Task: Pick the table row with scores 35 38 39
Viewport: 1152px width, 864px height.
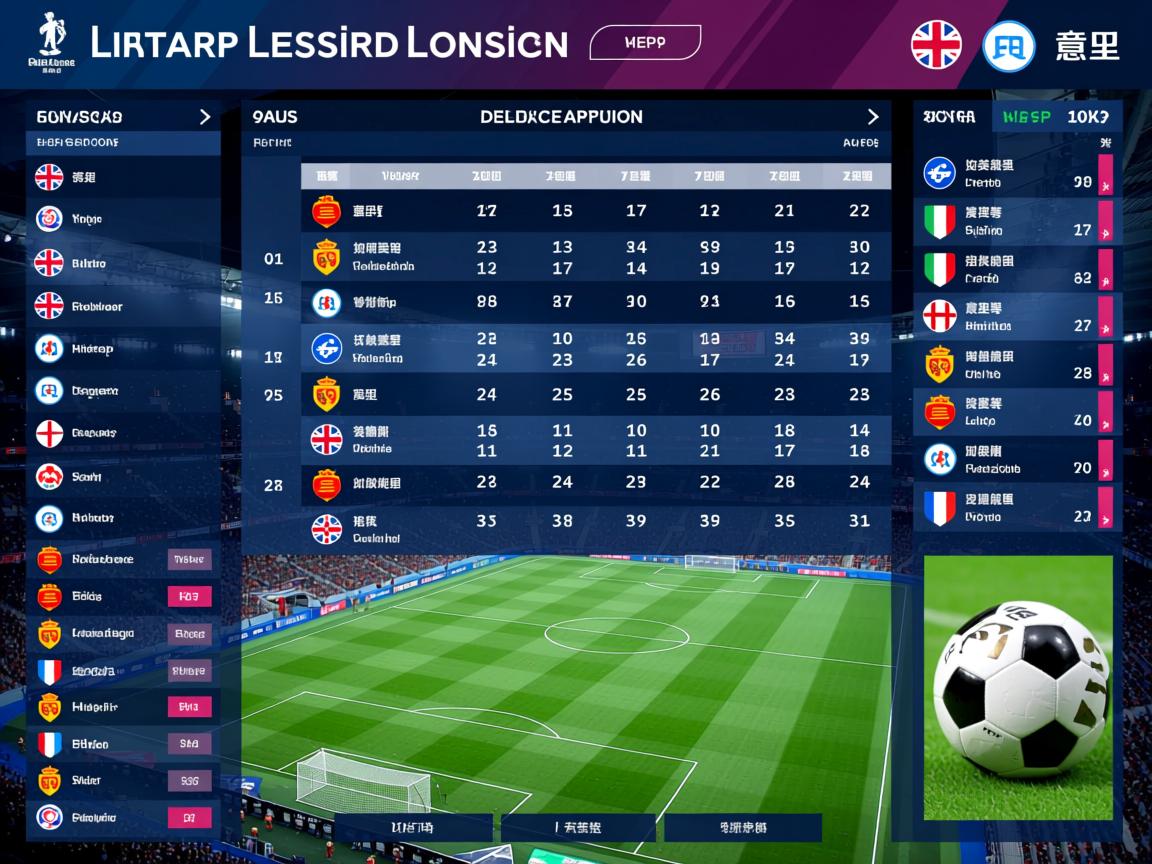Action: (x=595, y=521)
